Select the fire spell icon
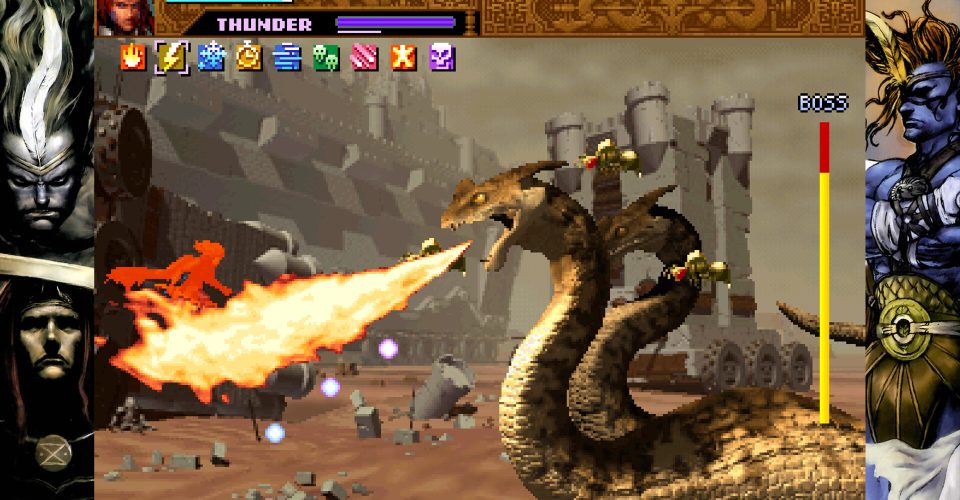The image size is (960, 500). pyautogui.click(x=132, y=57)
